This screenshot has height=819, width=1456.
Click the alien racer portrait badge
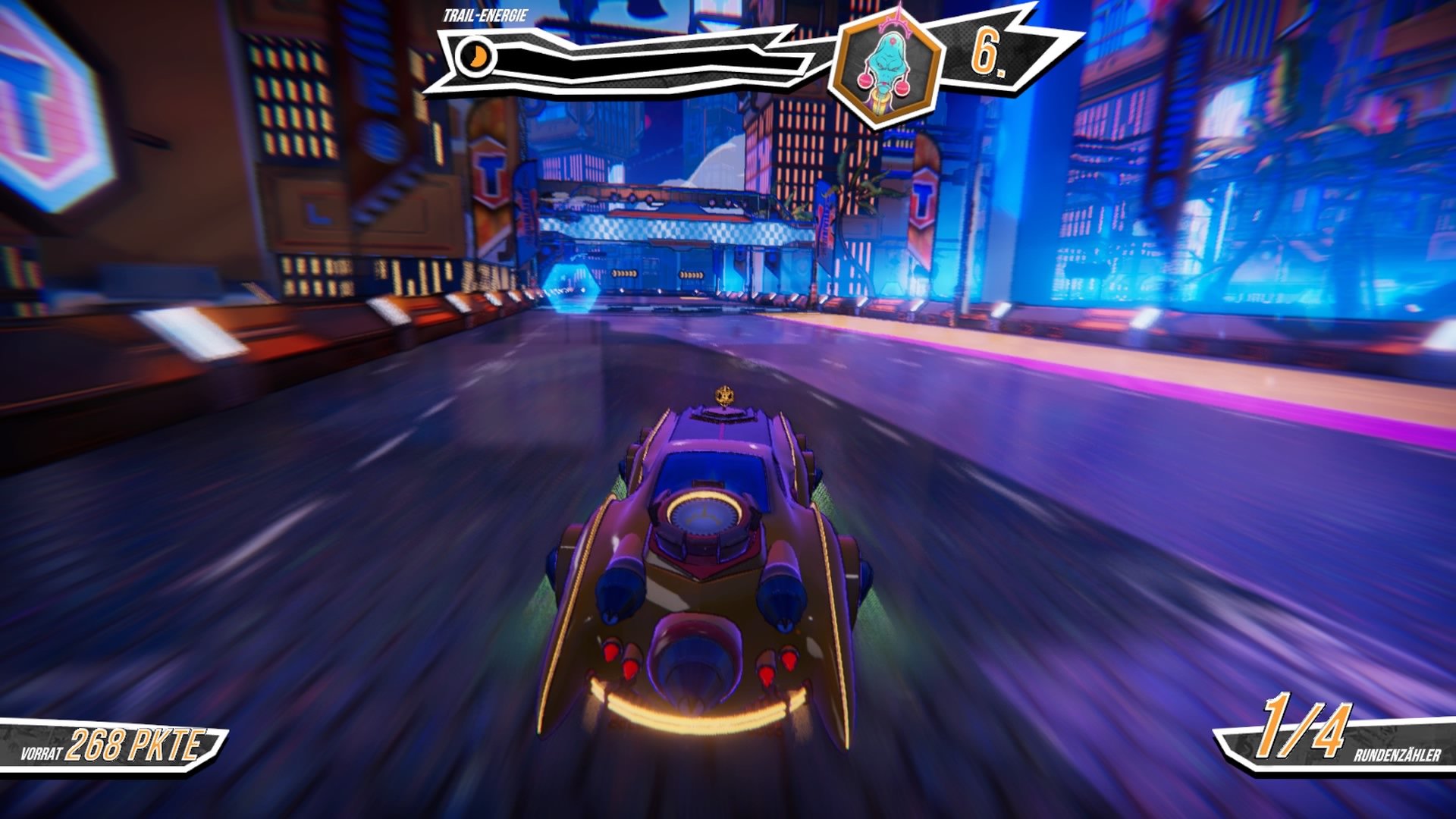(885, 66)
